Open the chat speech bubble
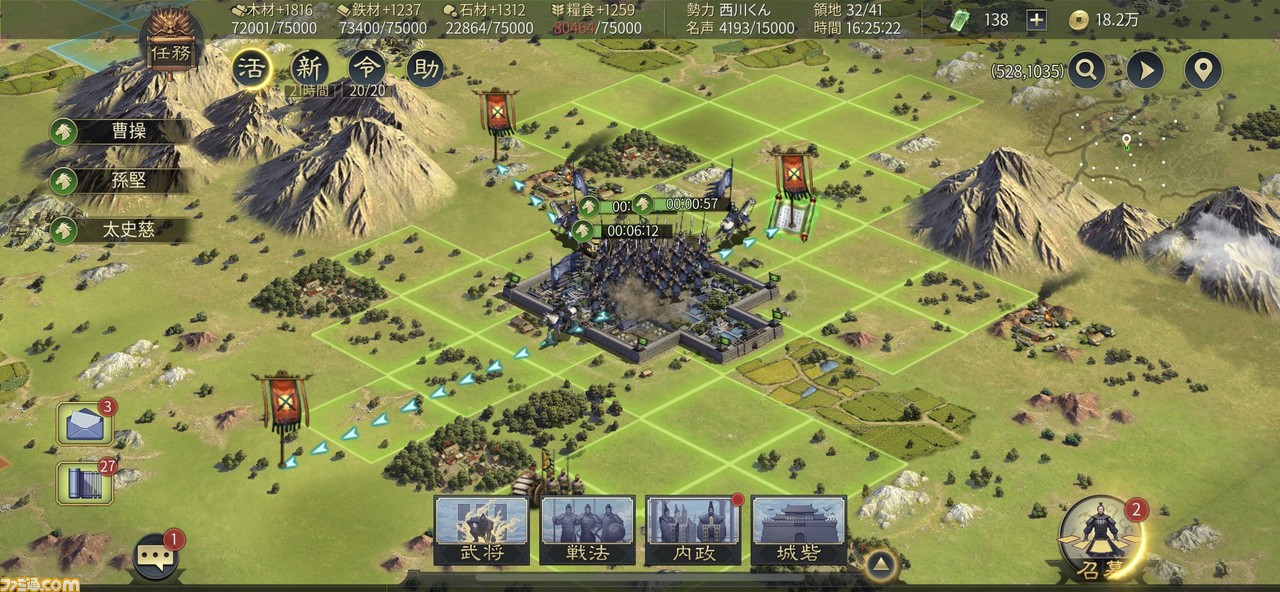This screenshot has width=1280, height=592. (156, 557)
